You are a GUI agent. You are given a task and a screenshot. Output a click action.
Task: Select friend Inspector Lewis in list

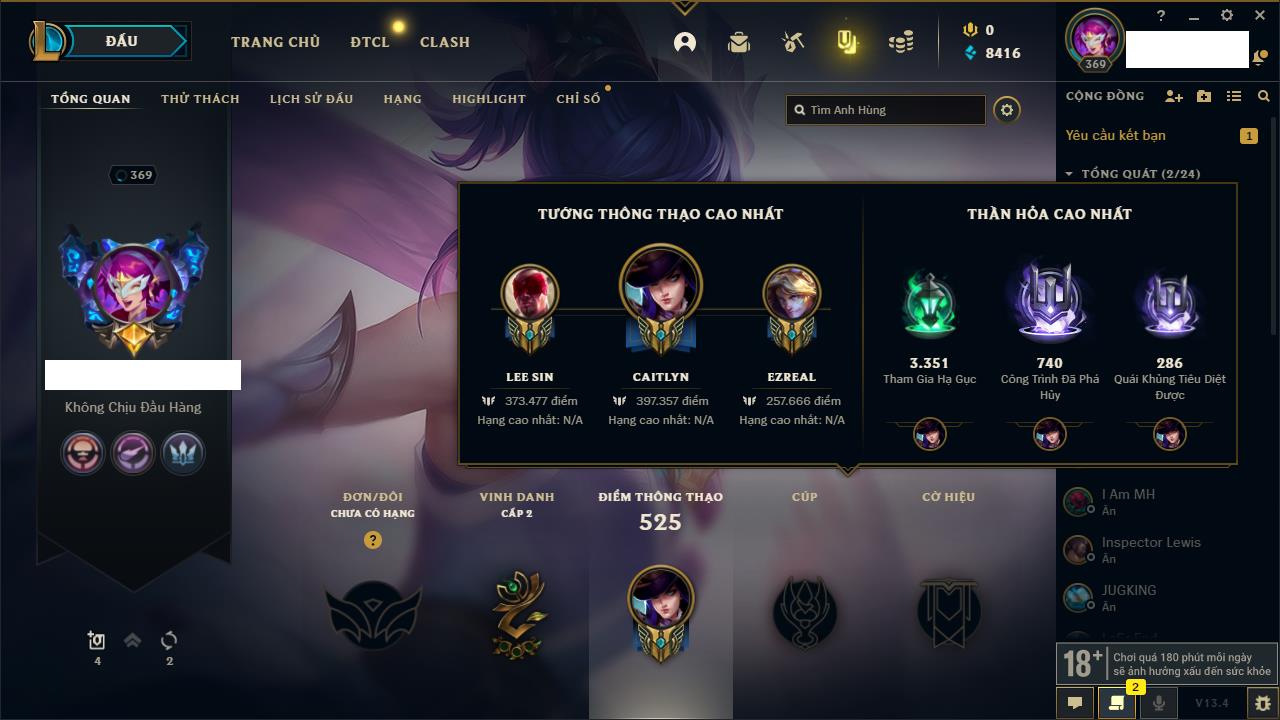coord(1150,549)
